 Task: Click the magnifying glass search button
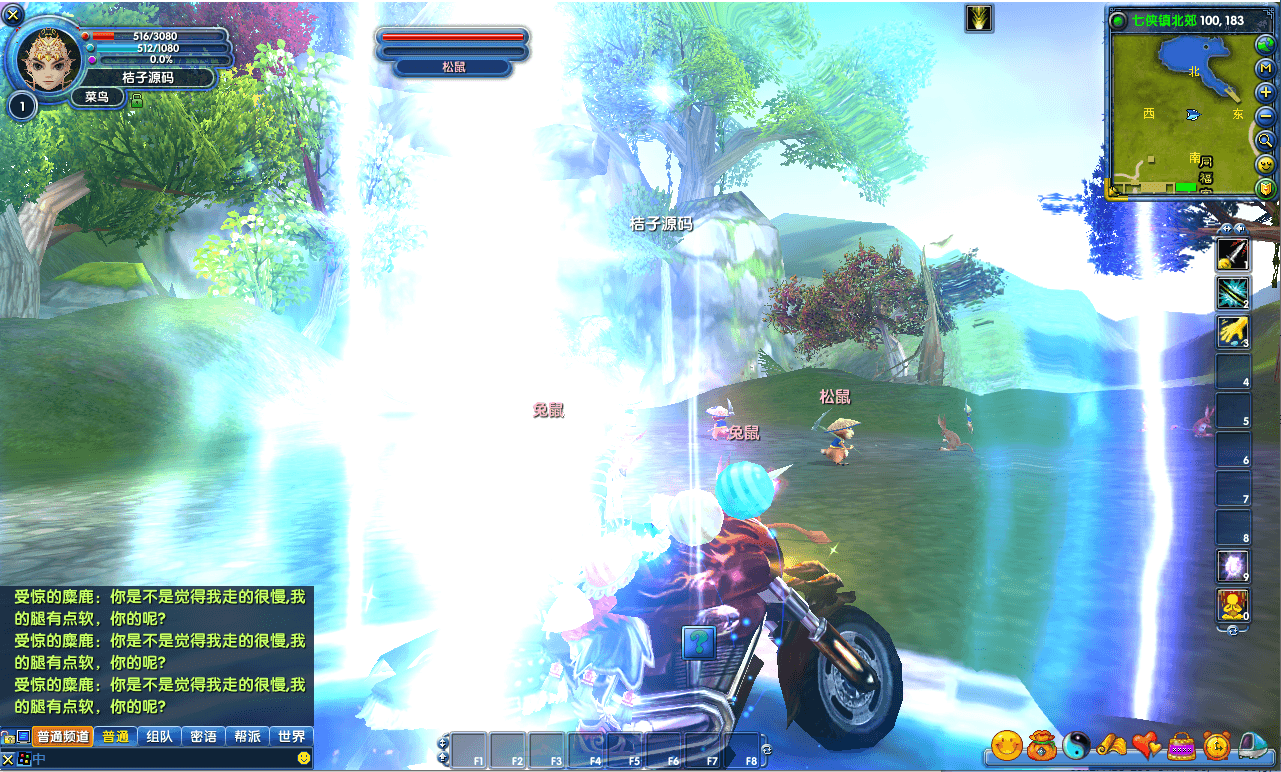click(x=1266, y=140)
